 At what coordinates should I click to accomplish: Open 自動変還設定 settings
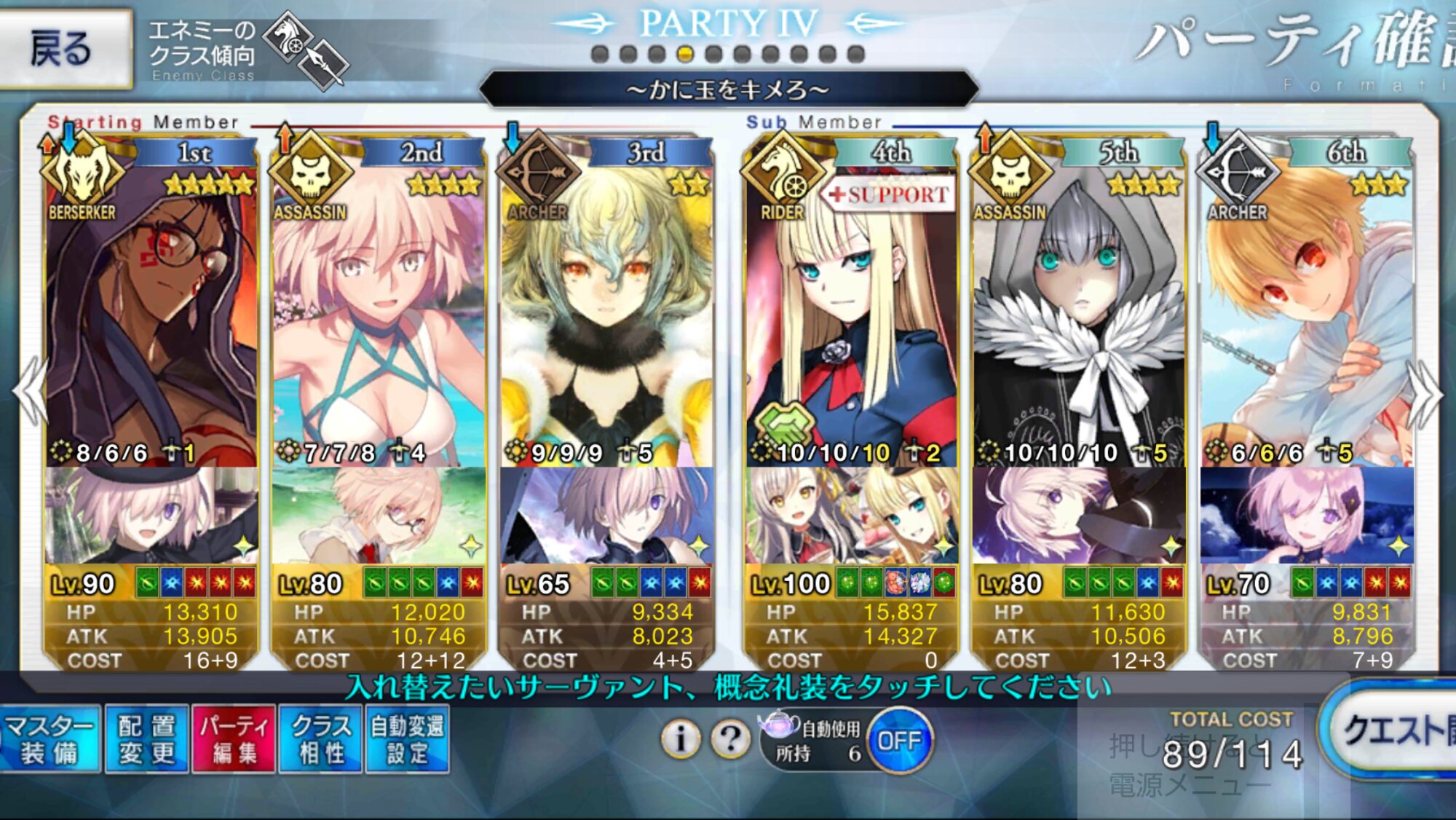pyautogui.click(x=407, y=739)
